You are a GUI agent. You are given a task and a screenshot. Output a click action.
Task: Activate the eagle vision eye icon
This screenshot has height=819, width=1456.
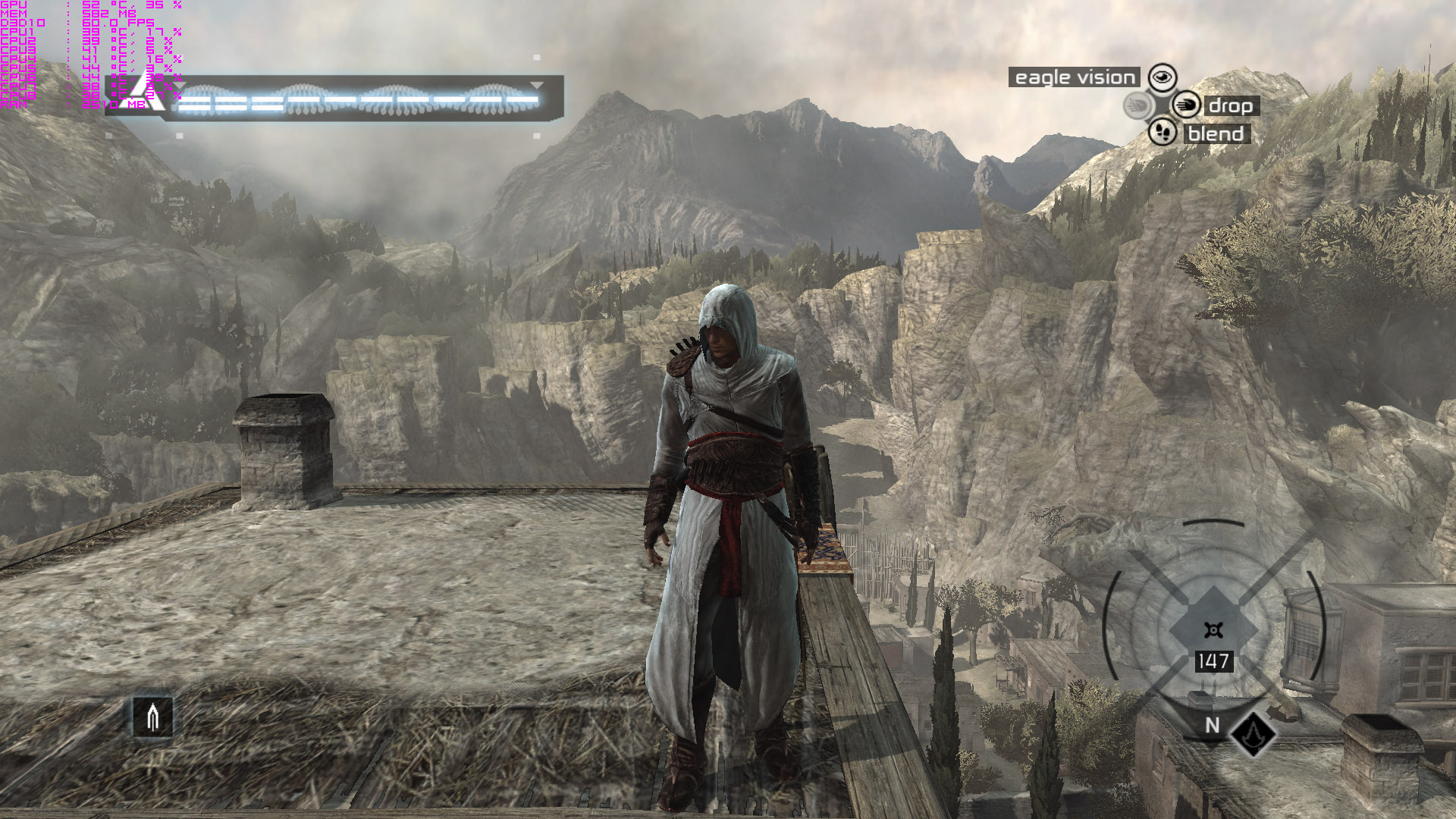pyautogui.click(x=1162, y=77)
